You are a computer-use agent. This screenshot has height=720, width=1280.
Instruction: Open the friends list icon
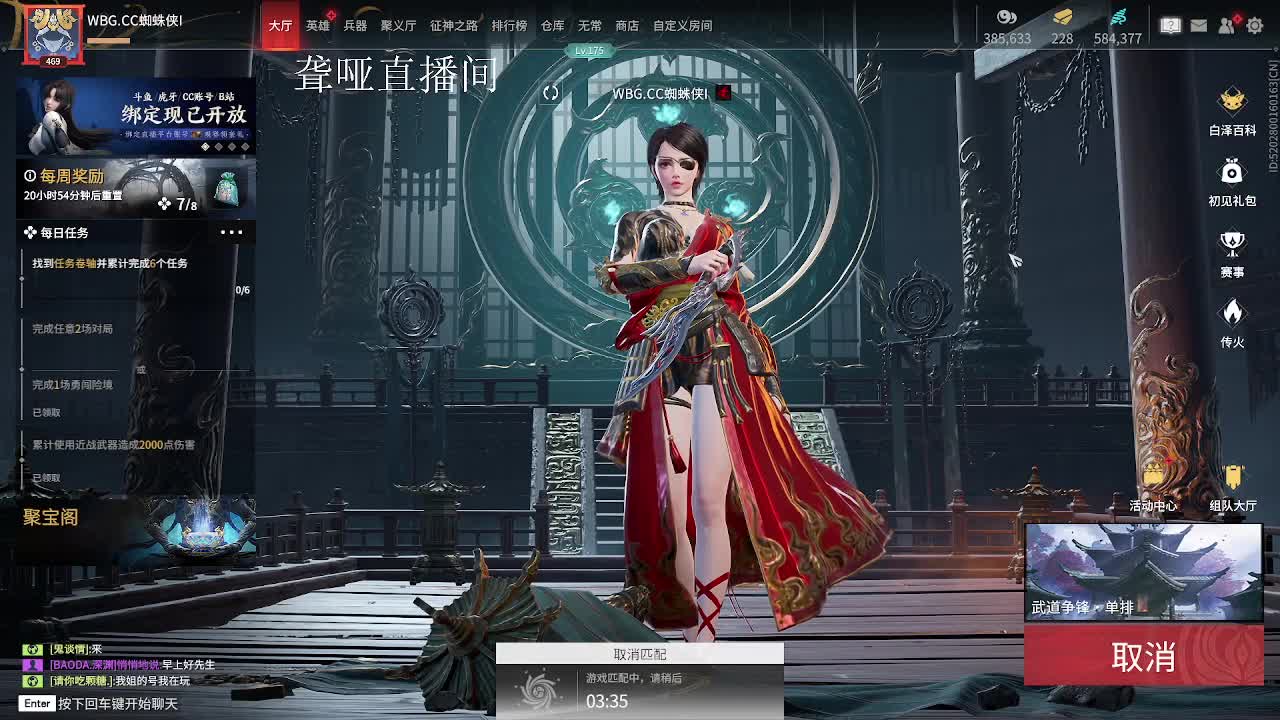[x=1225, y=25]
